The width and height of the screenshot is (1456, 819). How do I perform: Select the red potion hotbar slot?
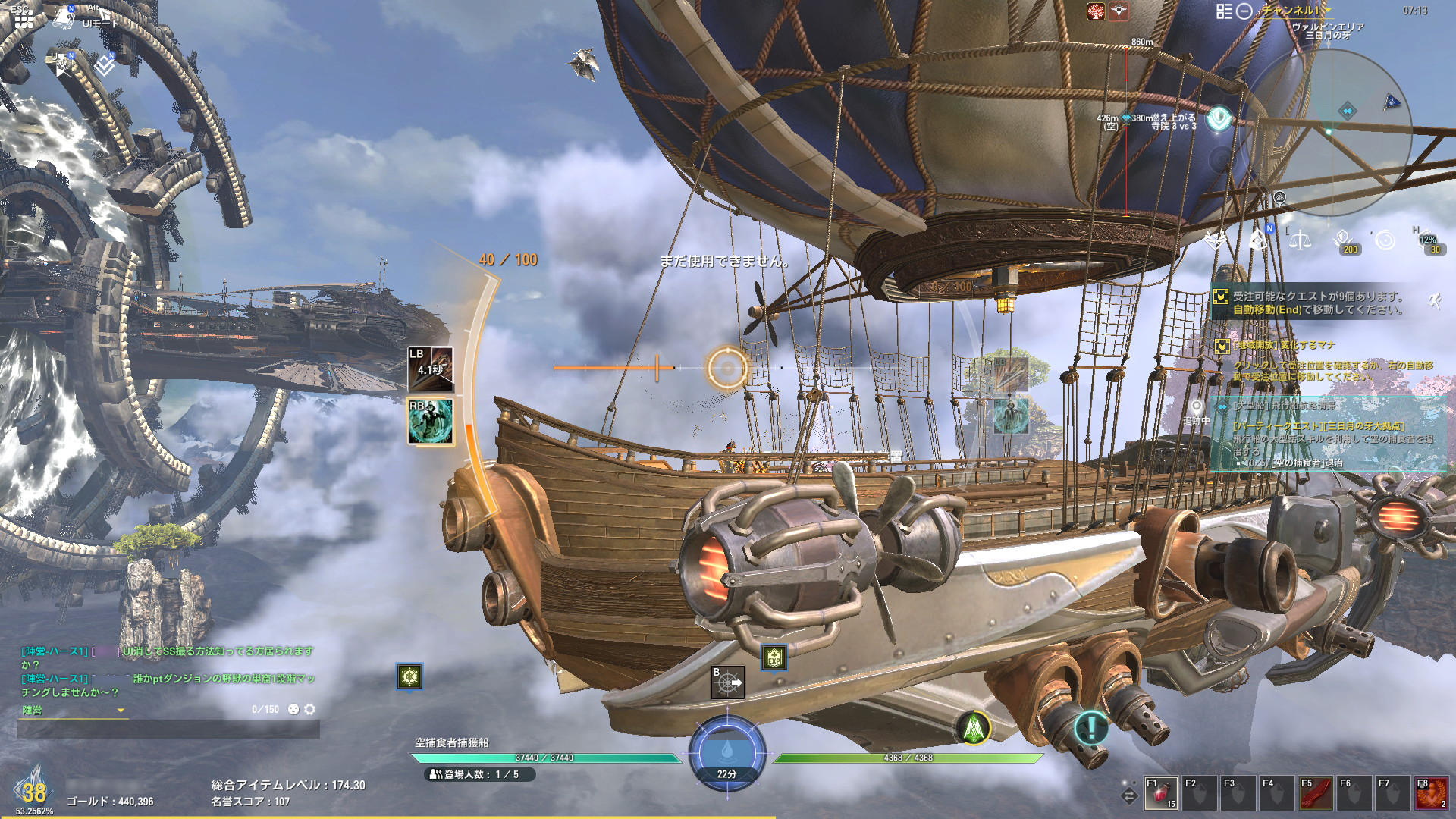coord(1161,794)
